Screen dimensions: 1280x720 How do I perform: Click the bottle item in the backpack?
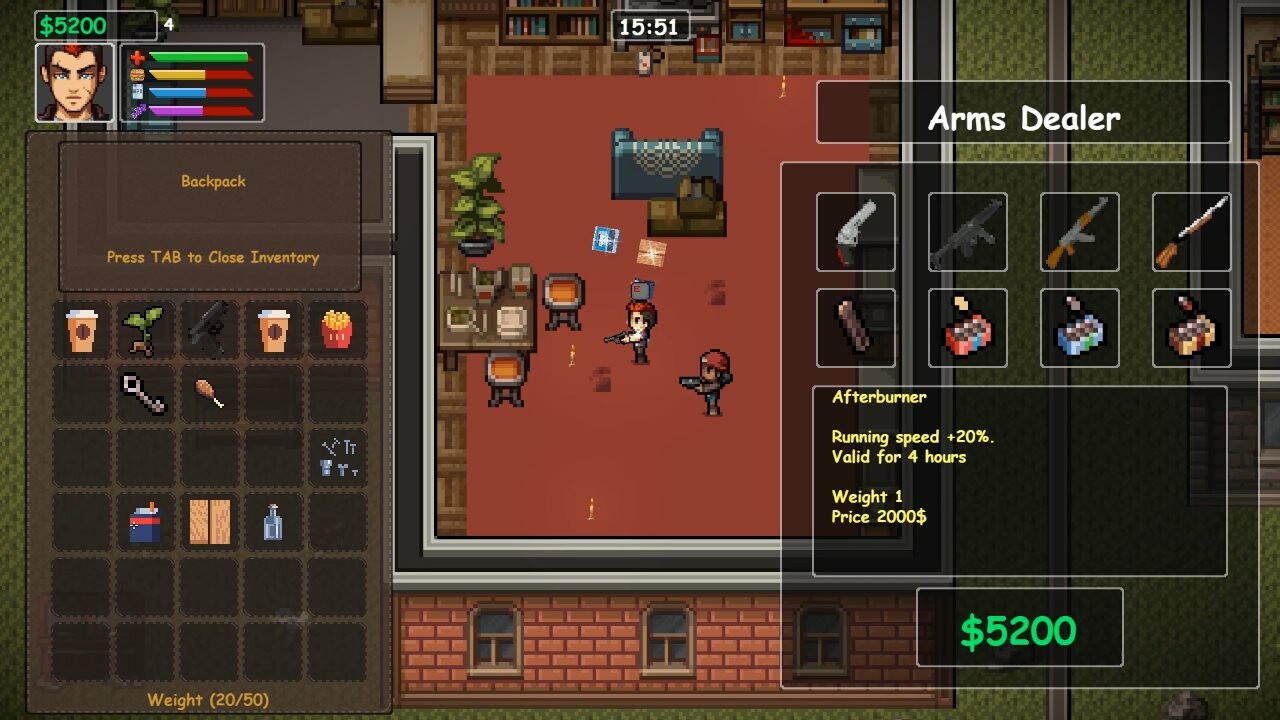(273, 522)
